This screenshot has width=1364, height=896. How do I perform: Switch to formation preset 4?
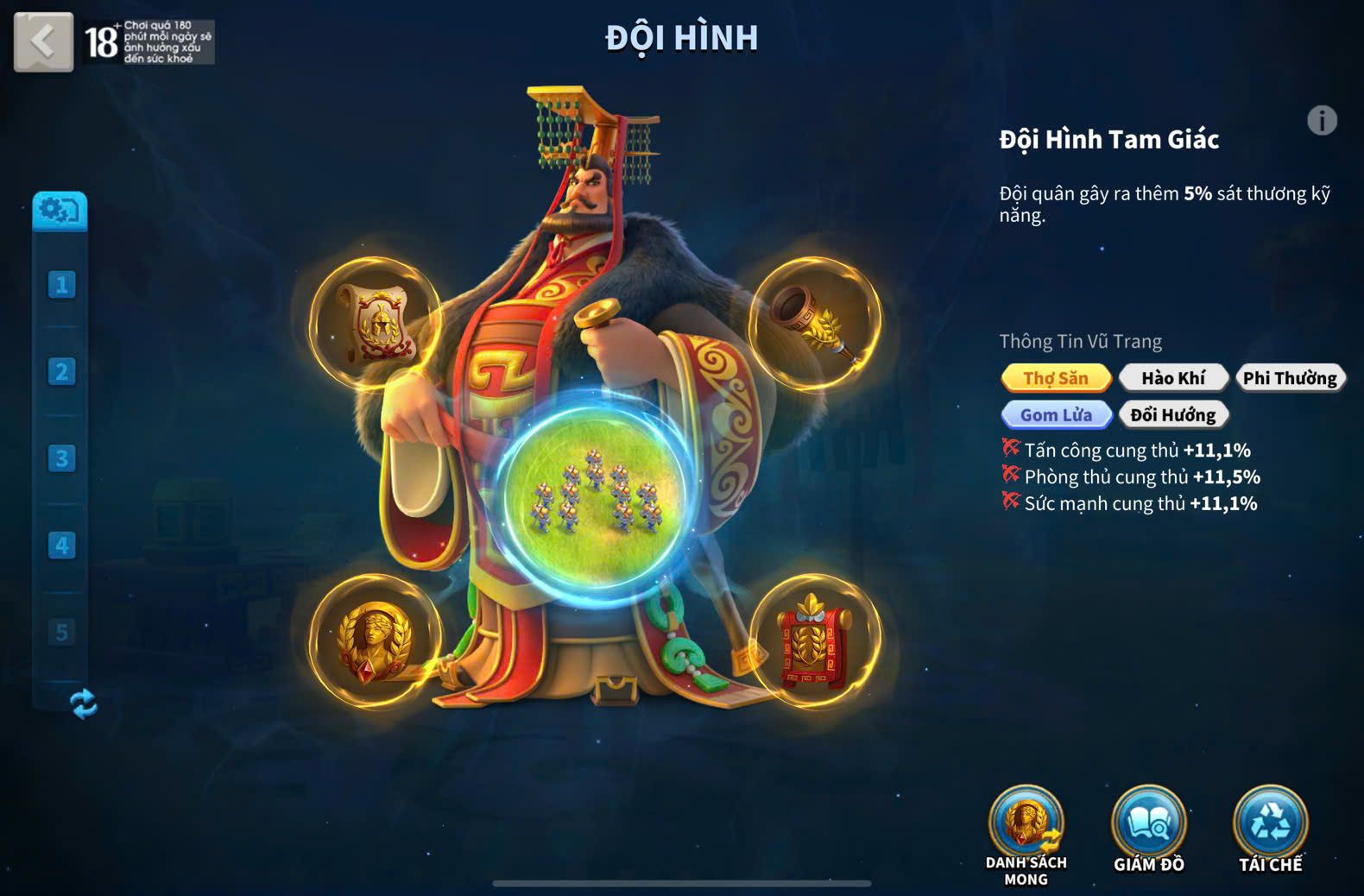[x=61, y=546]
